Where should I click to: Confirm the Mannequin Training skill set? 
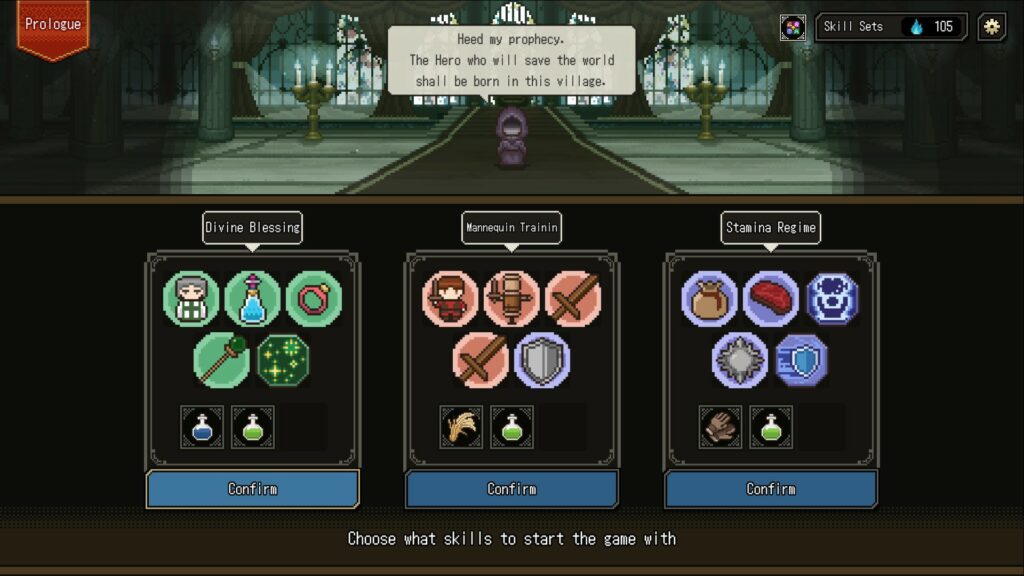coord(511,489)
